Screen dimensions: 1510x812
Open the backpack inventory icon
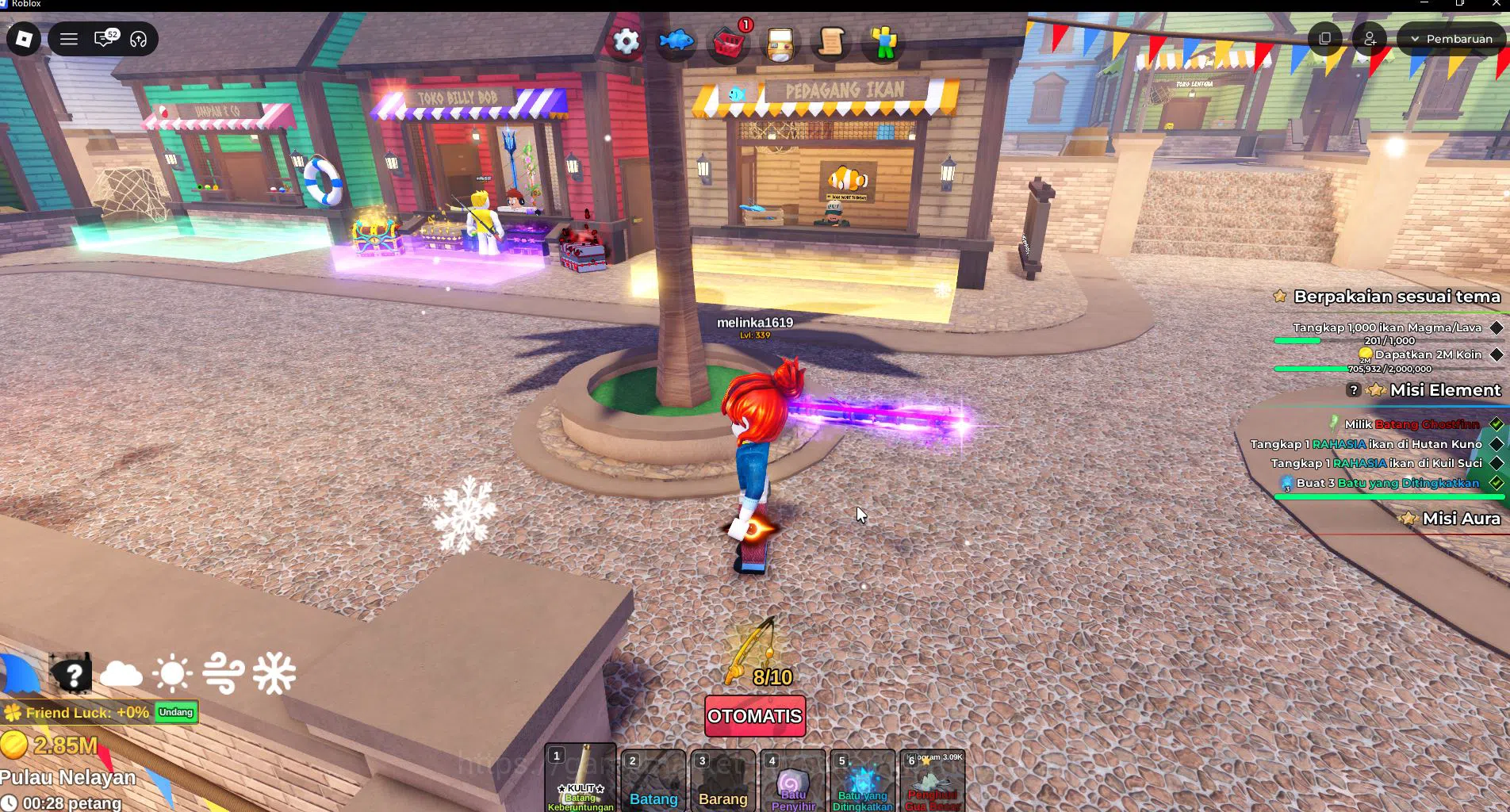click(780, 44)
